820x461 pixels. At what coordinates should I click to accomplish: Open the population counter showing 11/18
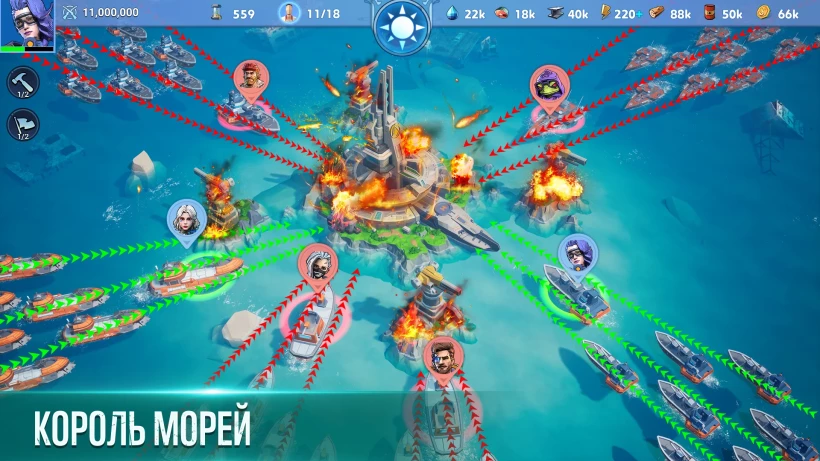[x=308, y=13]
